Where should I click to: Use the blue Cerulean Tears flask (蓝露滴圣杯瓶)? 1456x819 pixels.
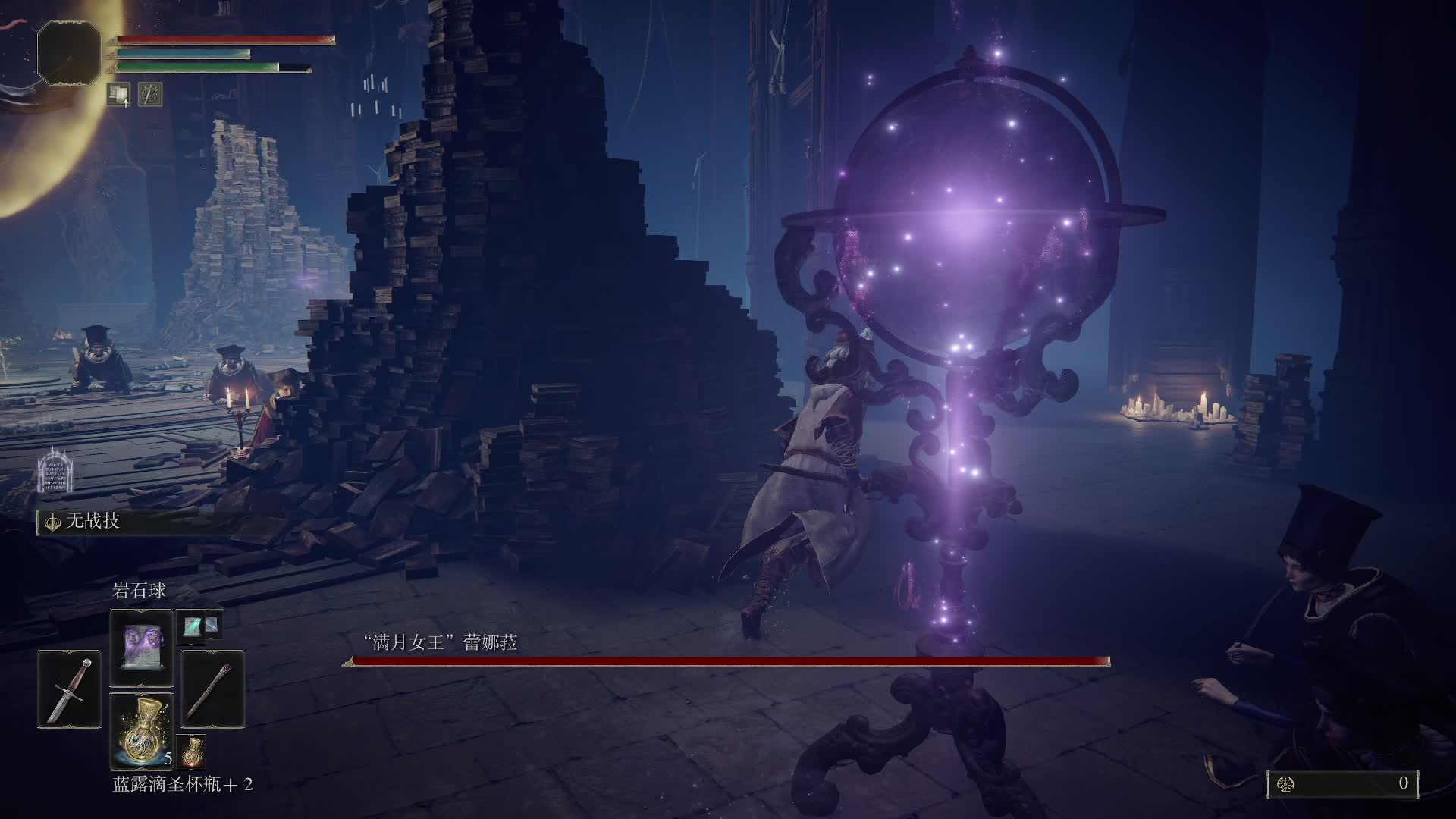click(142, 732)
